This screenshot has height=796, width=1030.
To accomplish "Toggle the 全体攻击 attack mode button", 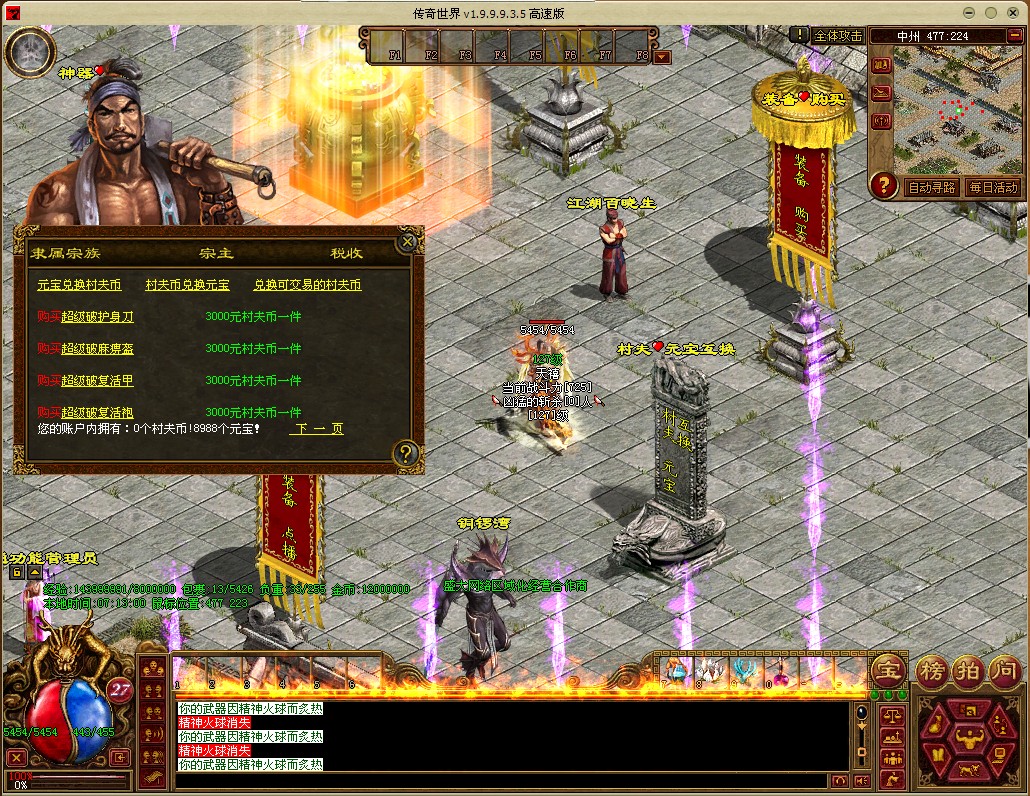I will tap(837, 35).
